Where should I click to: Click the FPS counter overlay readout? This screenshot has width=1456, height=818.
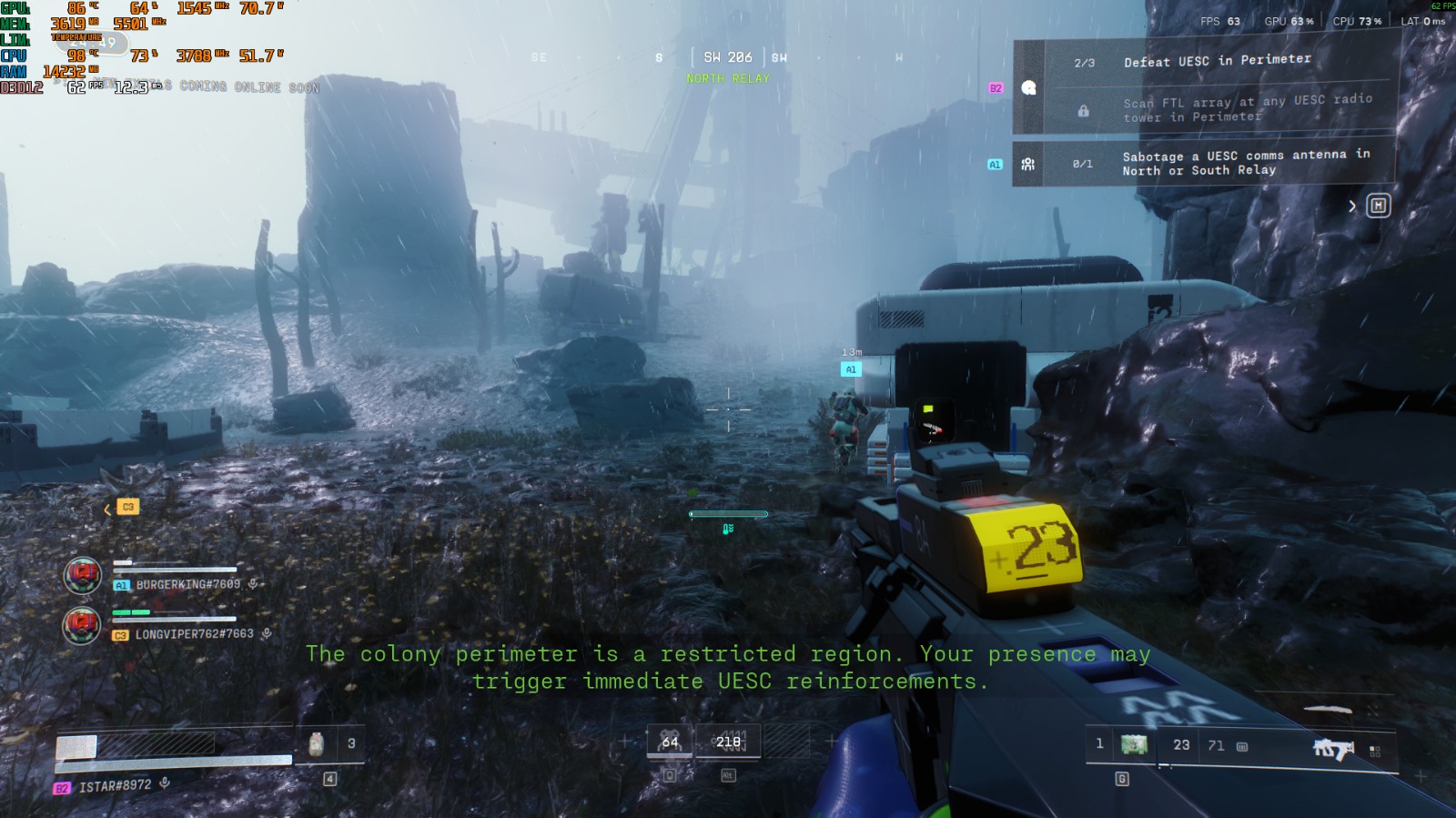pos(1220,21)
